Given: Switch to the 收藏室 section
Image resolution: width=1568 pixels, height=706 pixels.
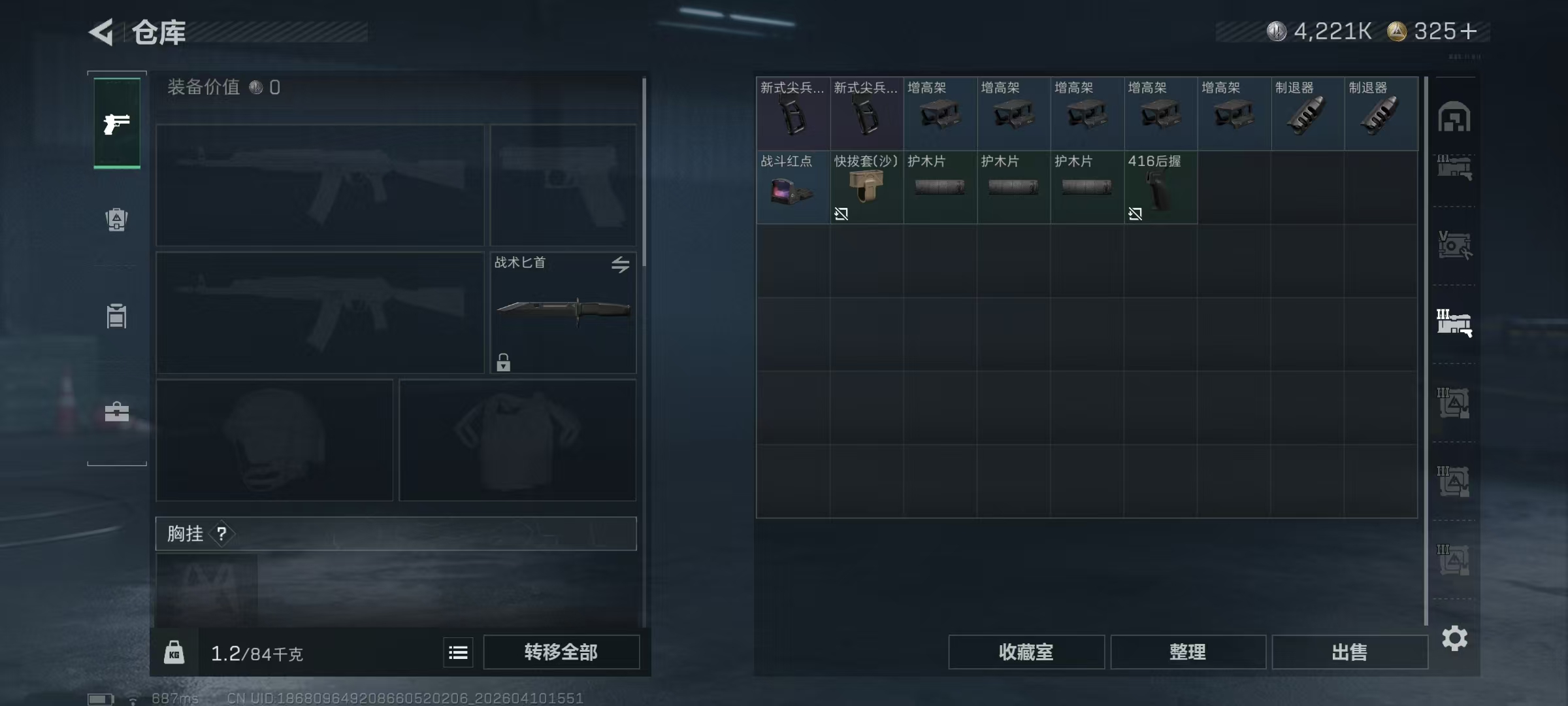Looking at the screenshot, I should [x=1026, y=652].
